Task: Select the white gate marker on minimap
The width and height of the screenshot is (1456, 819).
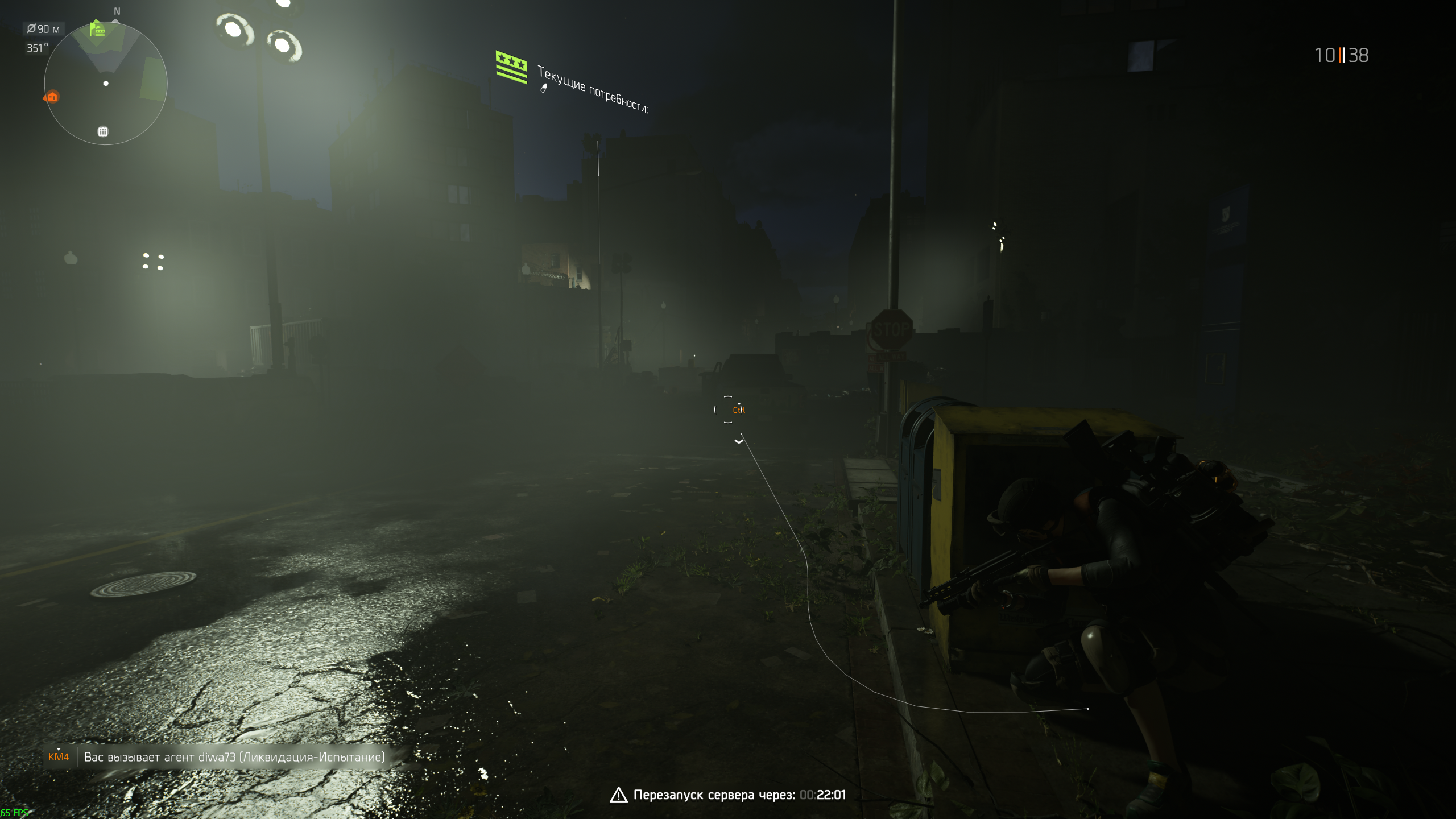Action: pyautogui.click(x=103, y=132)
